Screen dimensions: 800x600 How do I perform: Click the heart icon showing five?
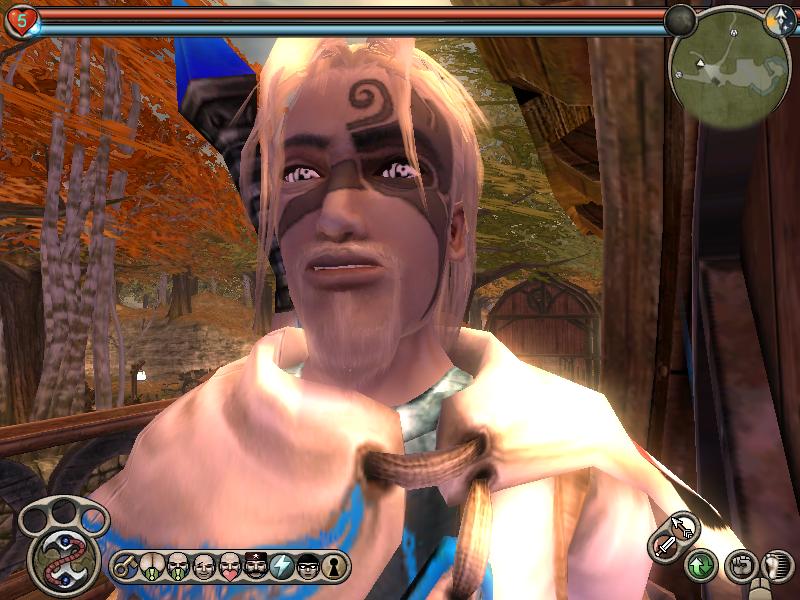tap(21, 20)
